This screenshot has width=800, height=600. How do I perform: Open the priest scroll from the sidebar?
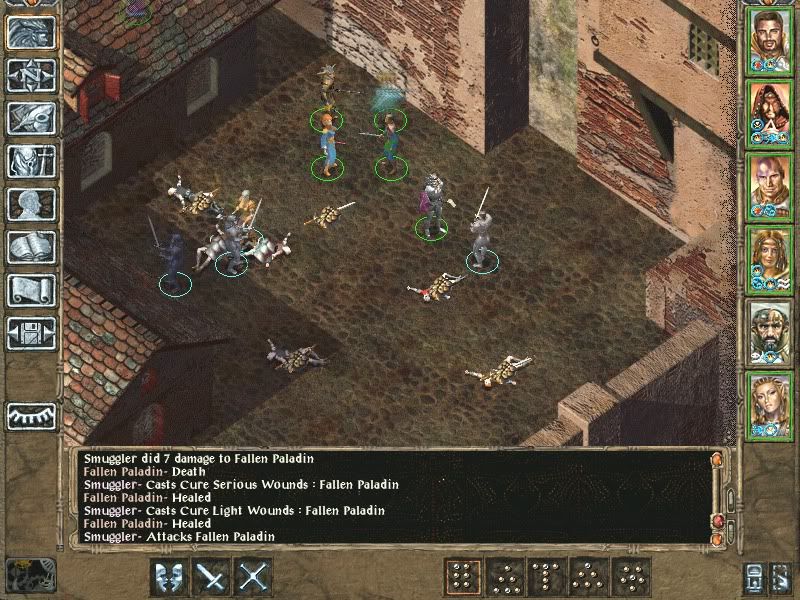(x=32, y=290)
